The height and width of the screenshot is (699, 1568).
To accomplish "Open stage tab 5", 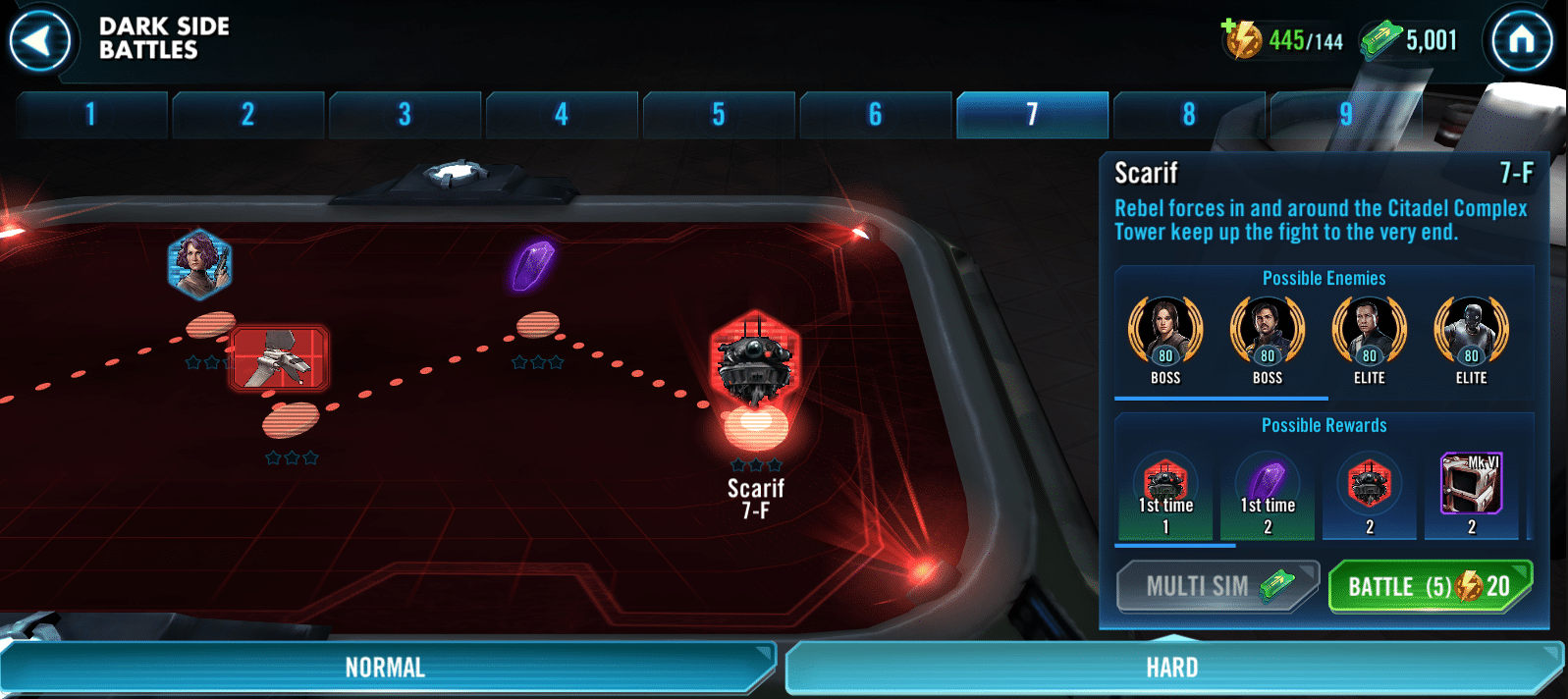I will click(719, 115).
